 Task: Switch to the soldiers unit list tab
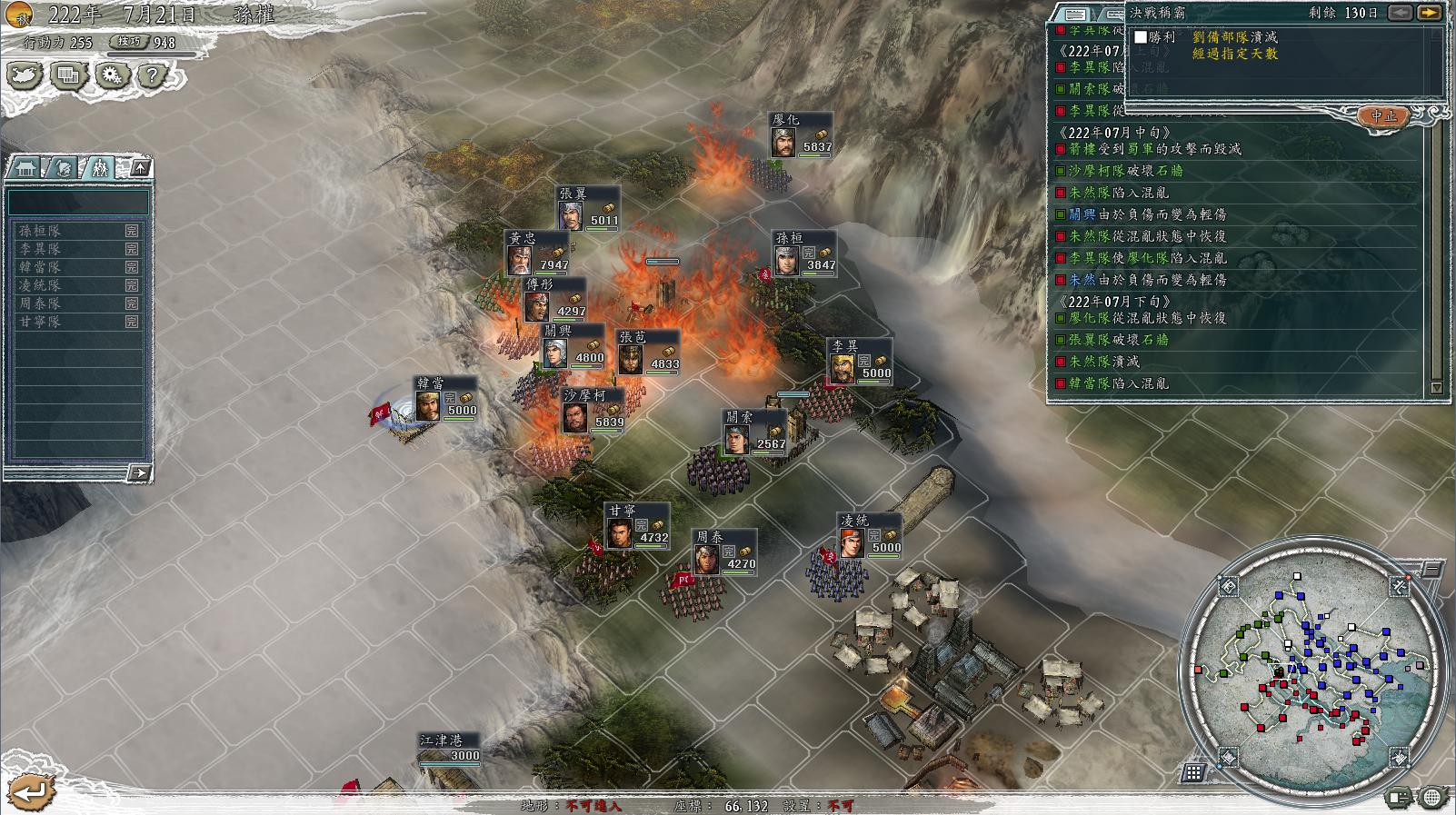(x=99, y=168)
